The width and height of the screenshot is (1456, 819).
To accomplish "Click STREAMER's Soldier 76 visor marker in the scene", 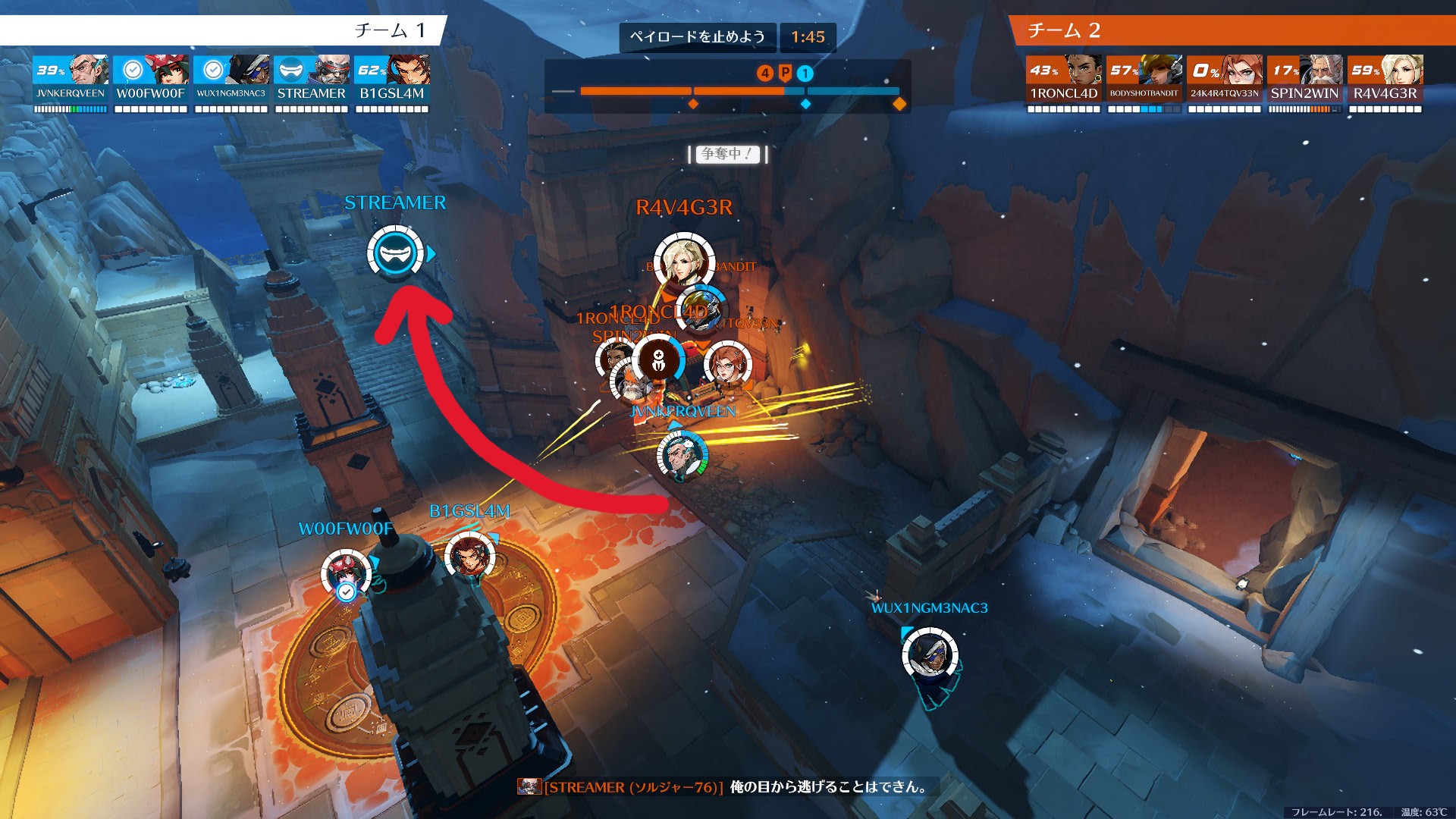I will pos(395,253).
